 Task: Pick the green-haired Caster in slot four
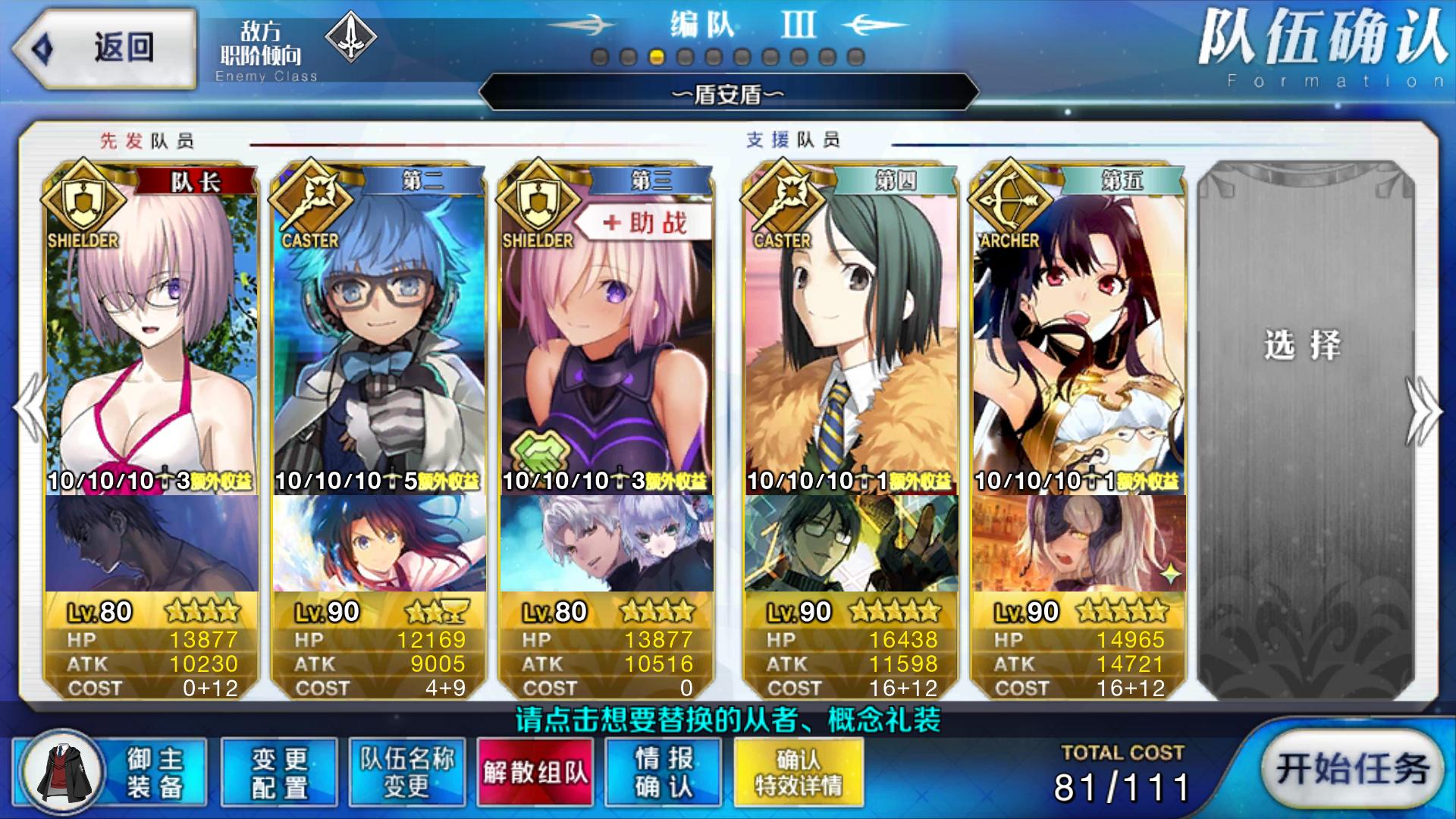[851, 334]
